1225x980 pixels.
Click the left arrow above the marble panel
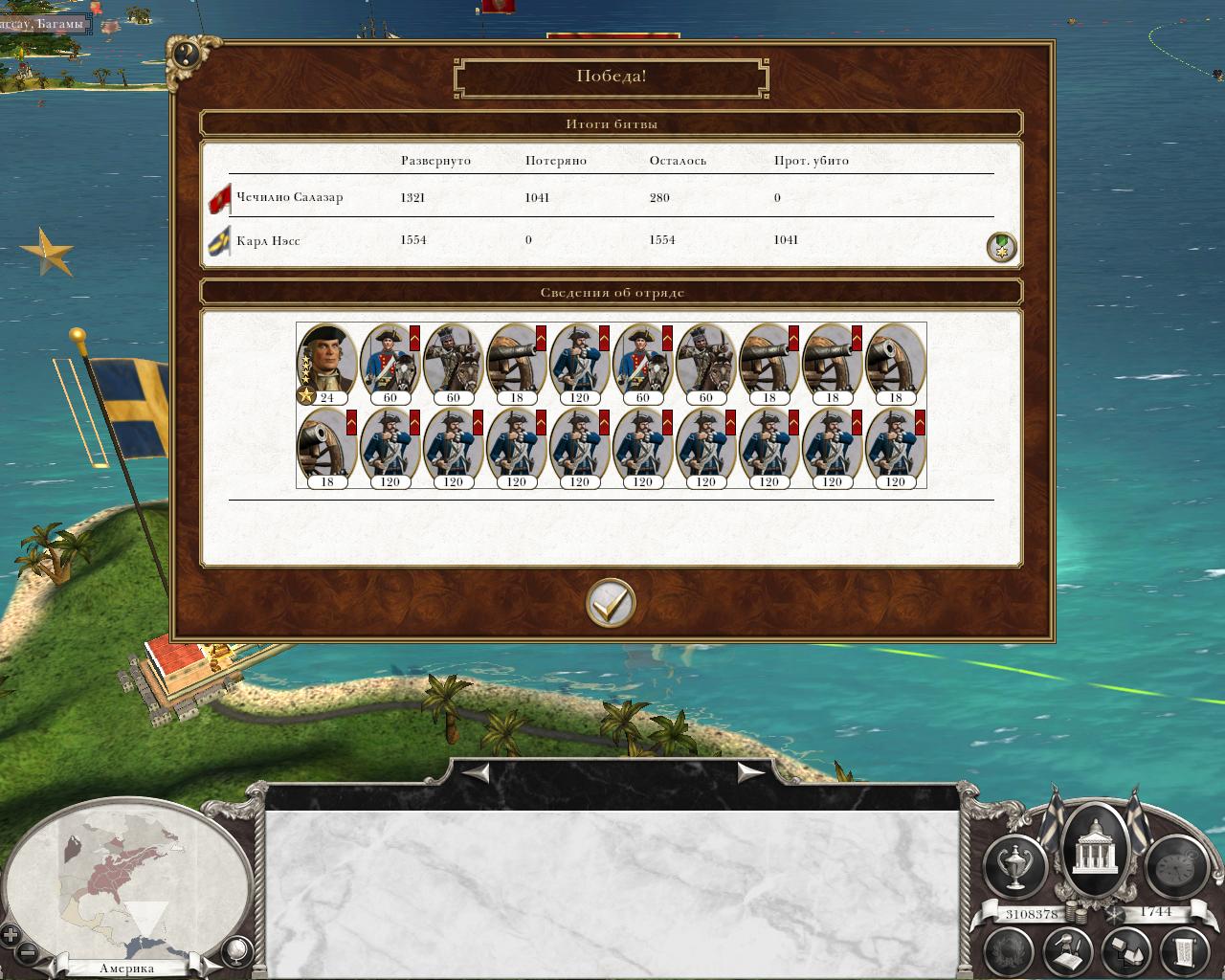(478, 771)
